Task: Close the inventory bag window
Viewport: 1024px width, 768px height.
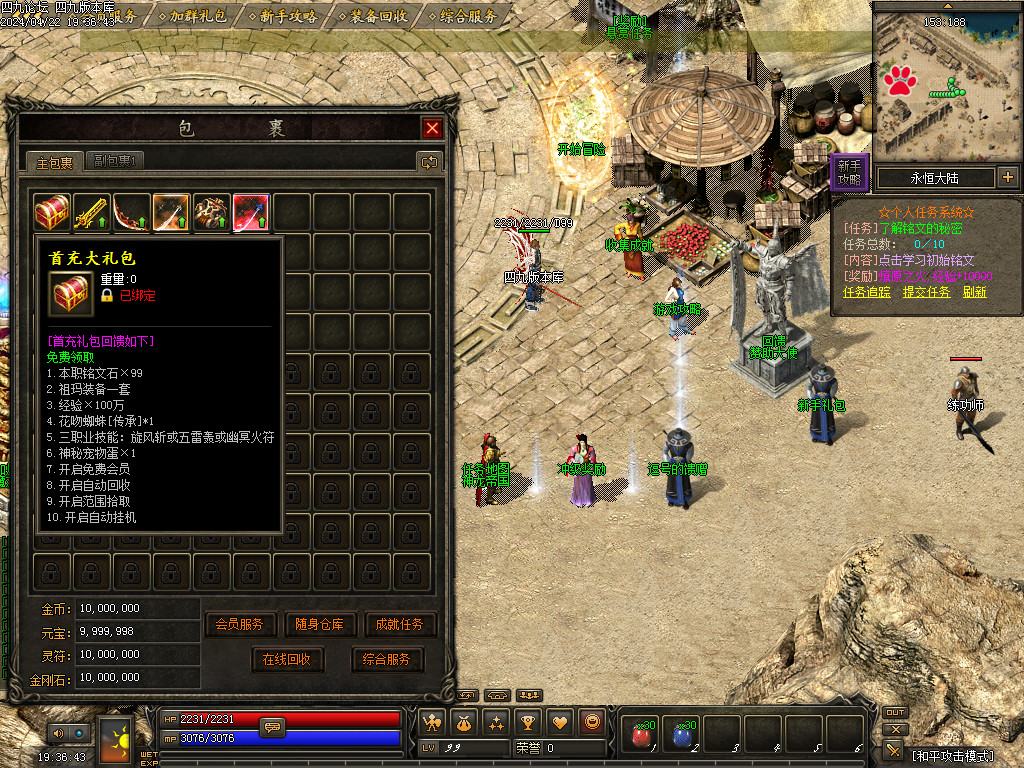Action: coord(432,128)
